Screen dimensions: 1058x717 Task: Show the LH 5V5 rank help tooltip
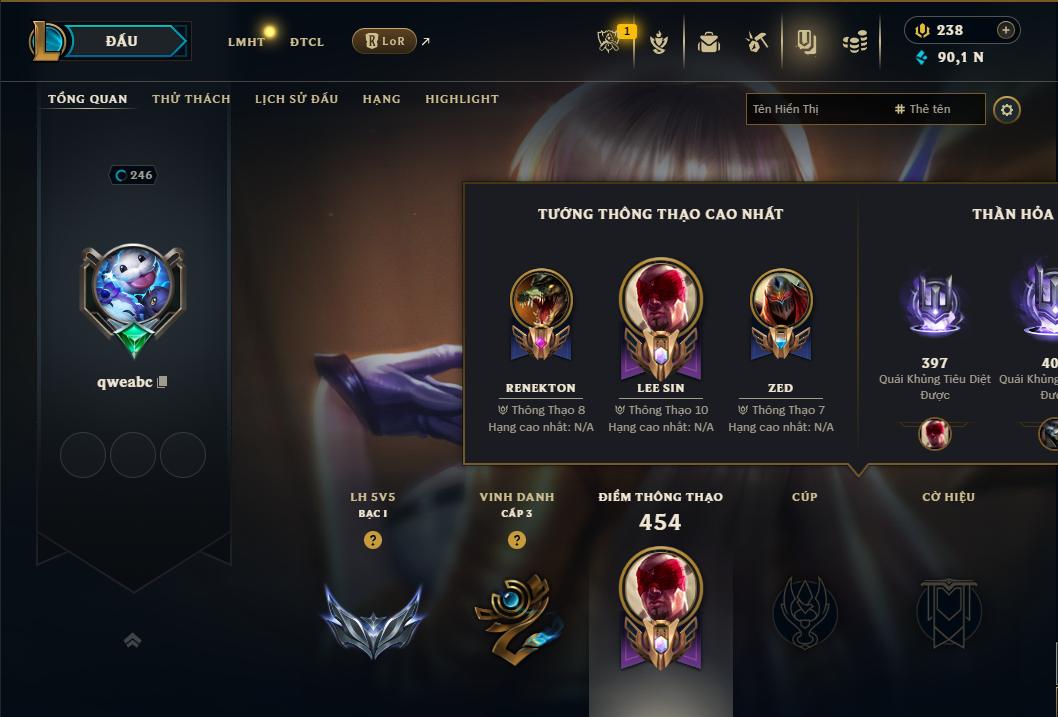373,540
